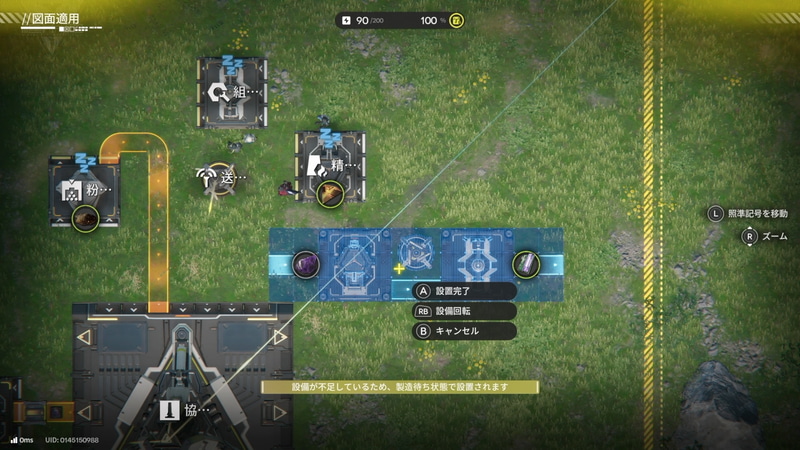This screenshot has width=800, height=450.
Task: Click the brown ore icon under the grinder
Action: (x=86, y=217)
